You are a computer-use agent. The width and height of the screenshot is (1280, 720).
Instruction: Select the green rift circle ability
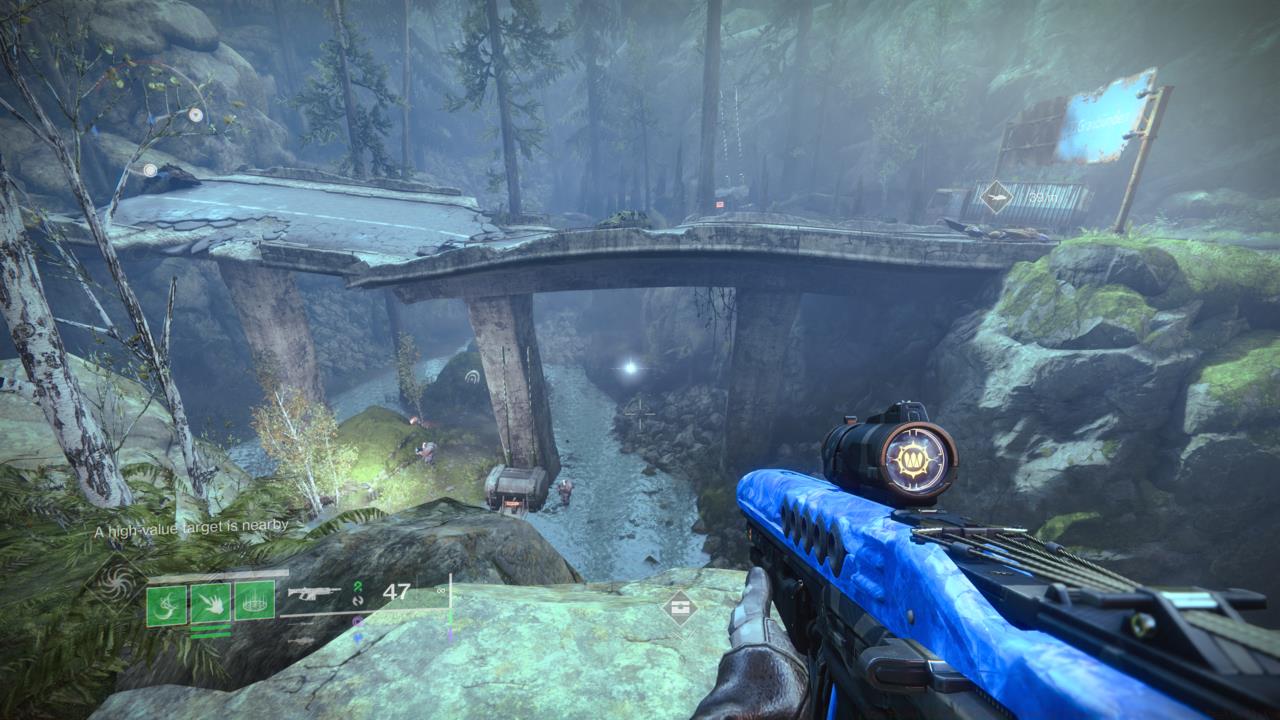[255, 601]
